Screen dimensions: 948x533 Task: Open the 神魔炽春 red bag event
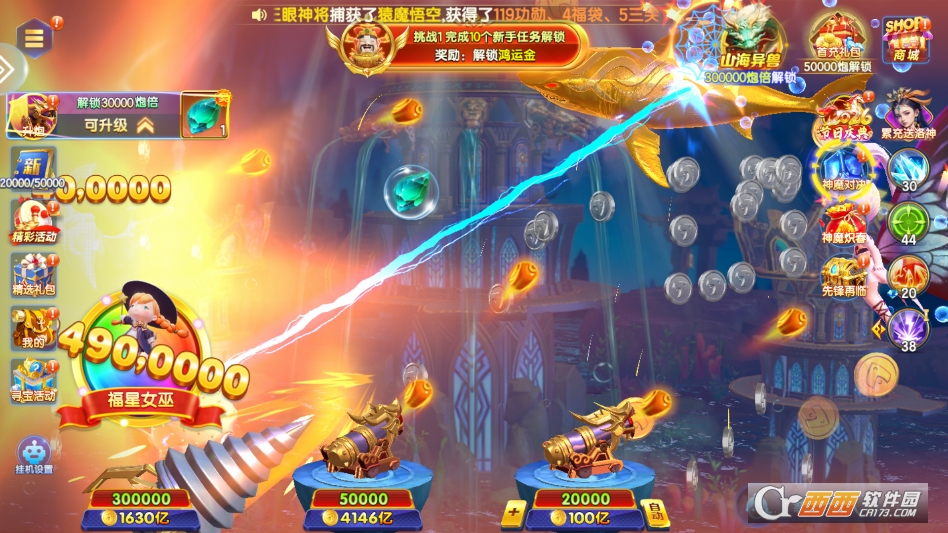point(840,221)
